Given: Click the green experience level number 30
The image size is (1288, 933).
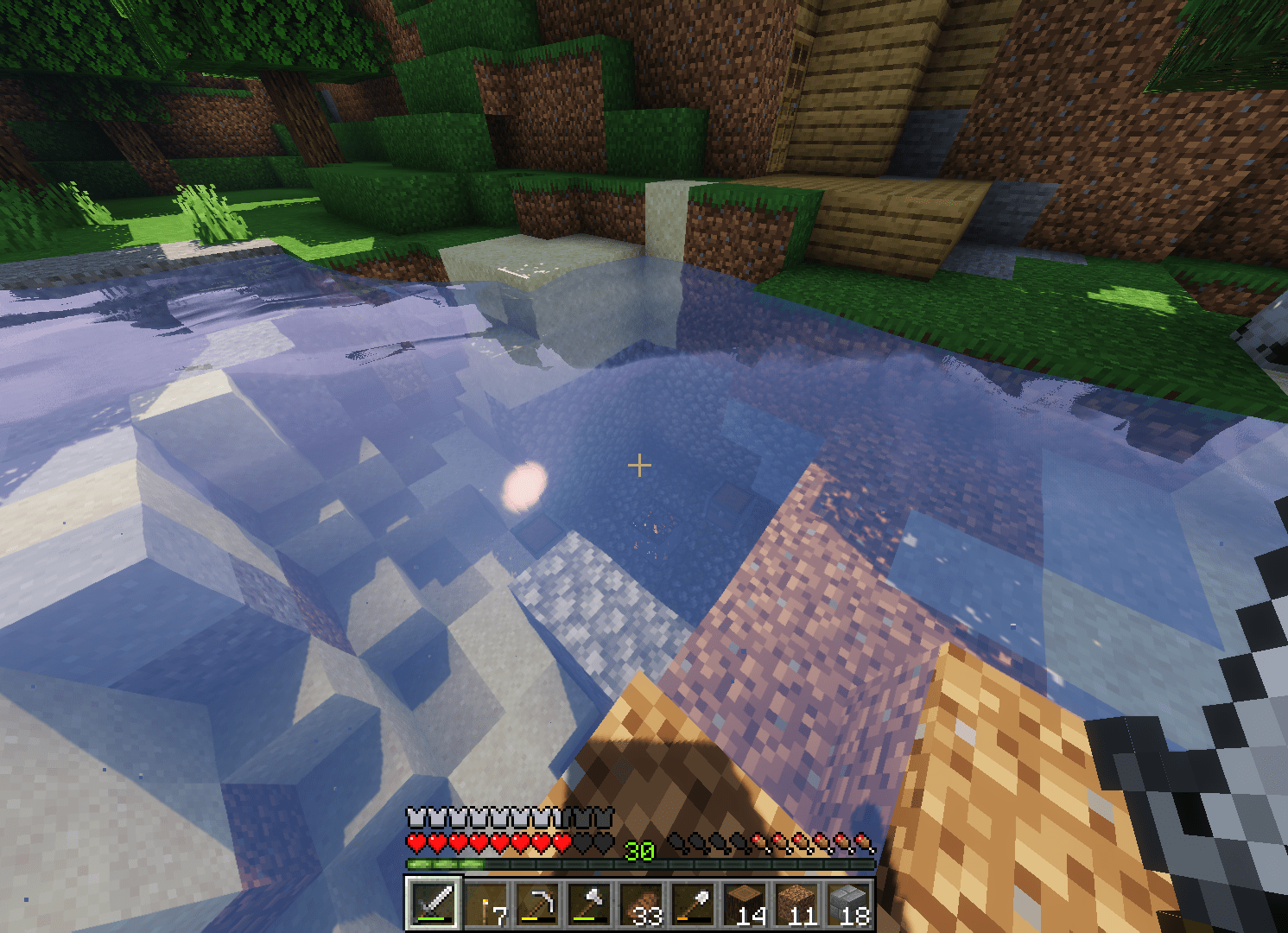Looking at the screenshot, I should 640,852.
